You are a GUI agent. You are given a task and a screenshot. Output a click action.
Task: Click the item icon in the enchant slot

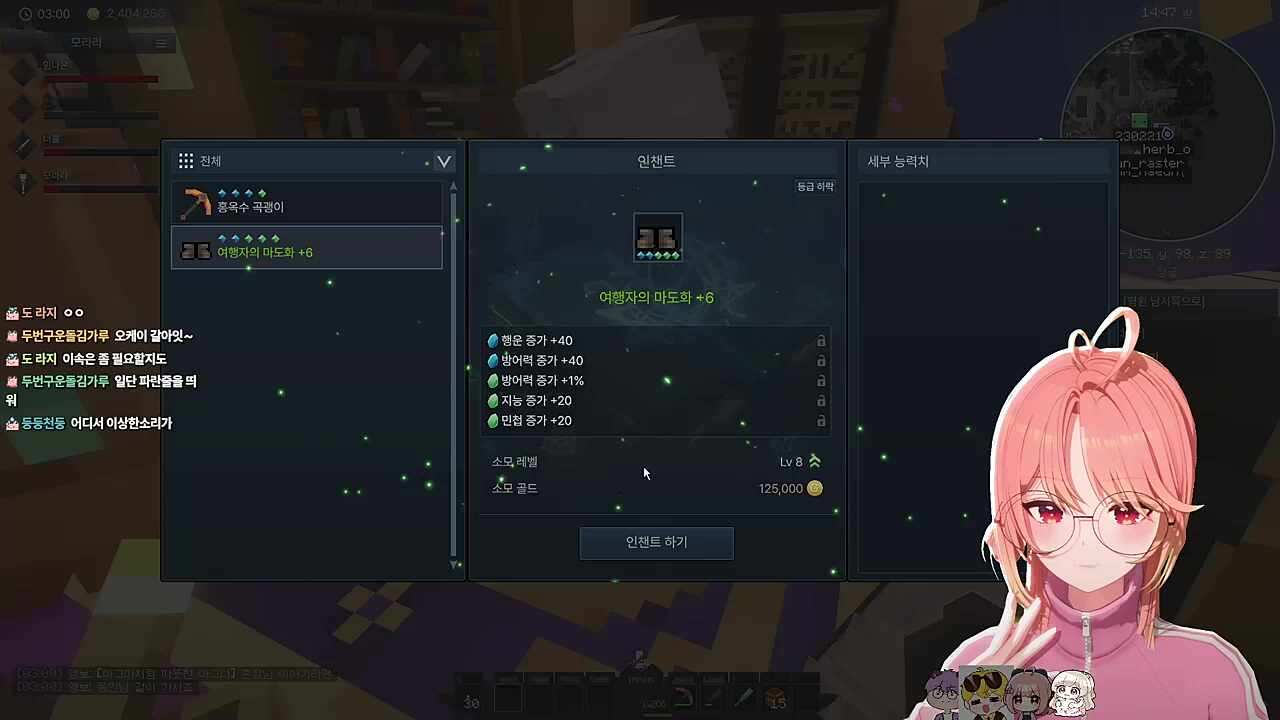tap(657, 235)
